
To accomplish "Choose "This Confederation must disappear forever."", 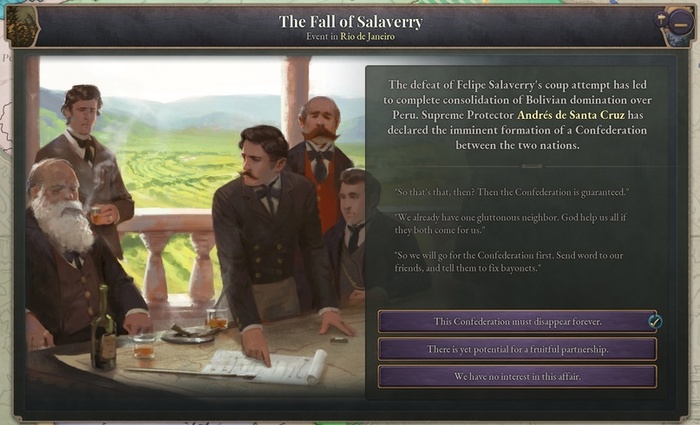I will click(517, 321).
